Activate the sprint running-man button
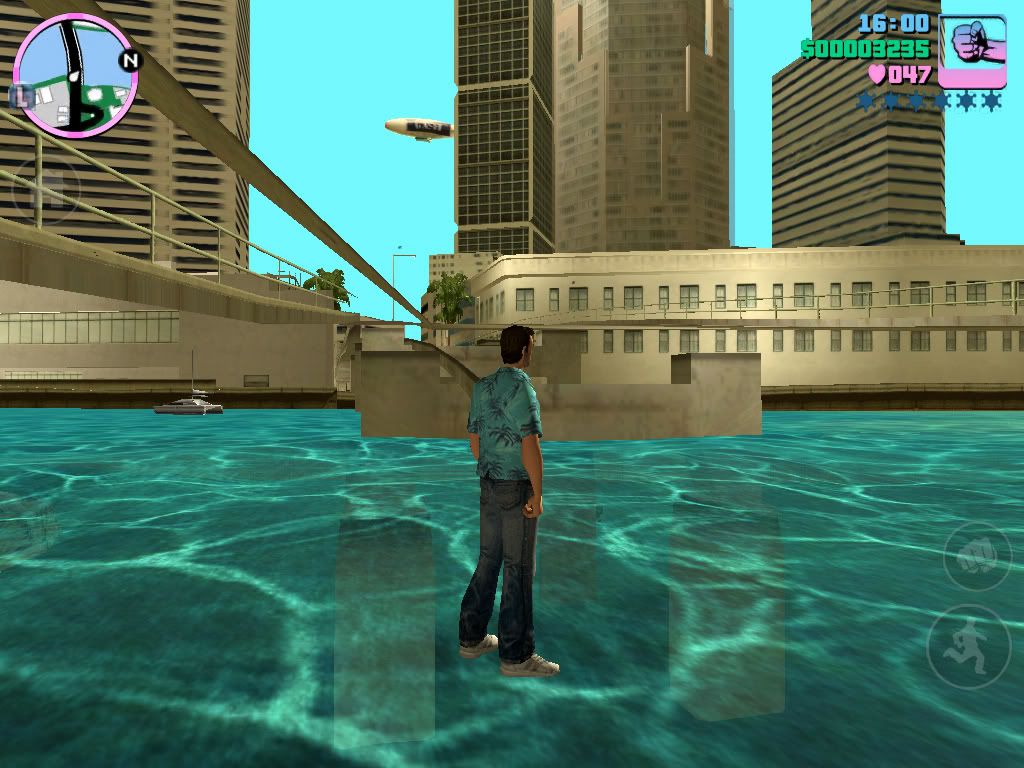 (968, 646)
